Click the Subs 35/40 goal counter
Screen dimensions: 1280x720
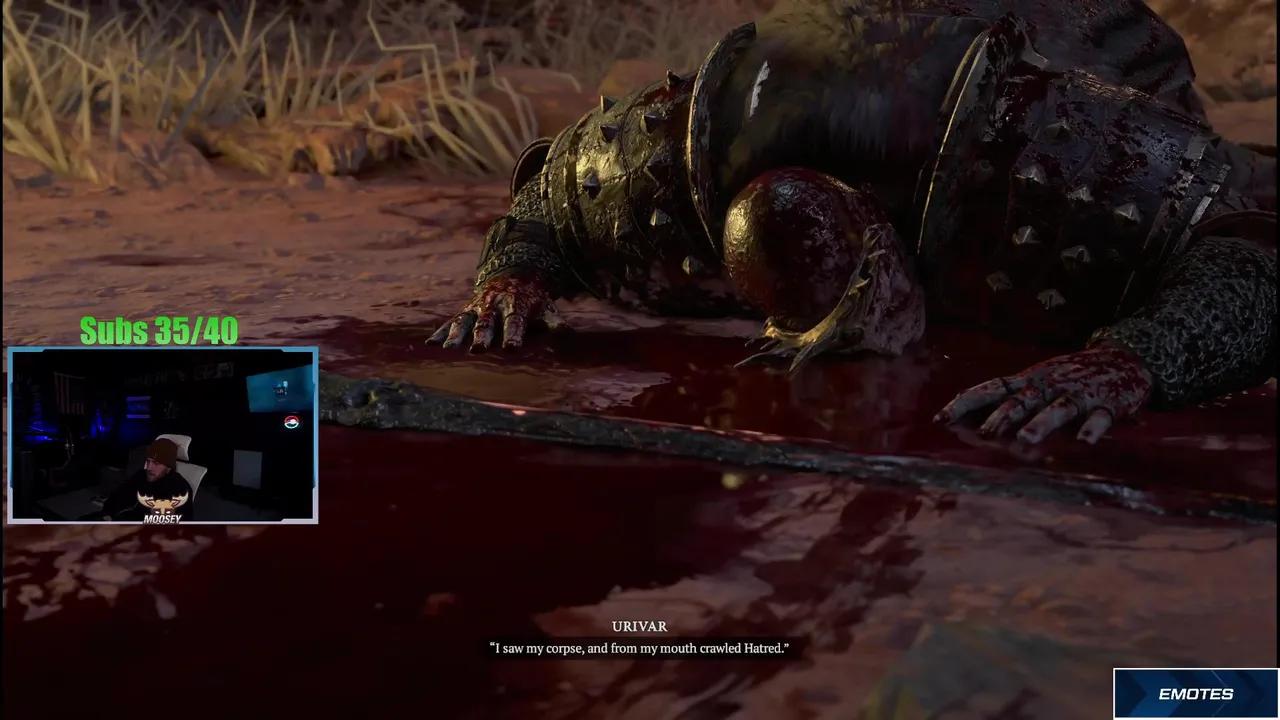point(158,330)
